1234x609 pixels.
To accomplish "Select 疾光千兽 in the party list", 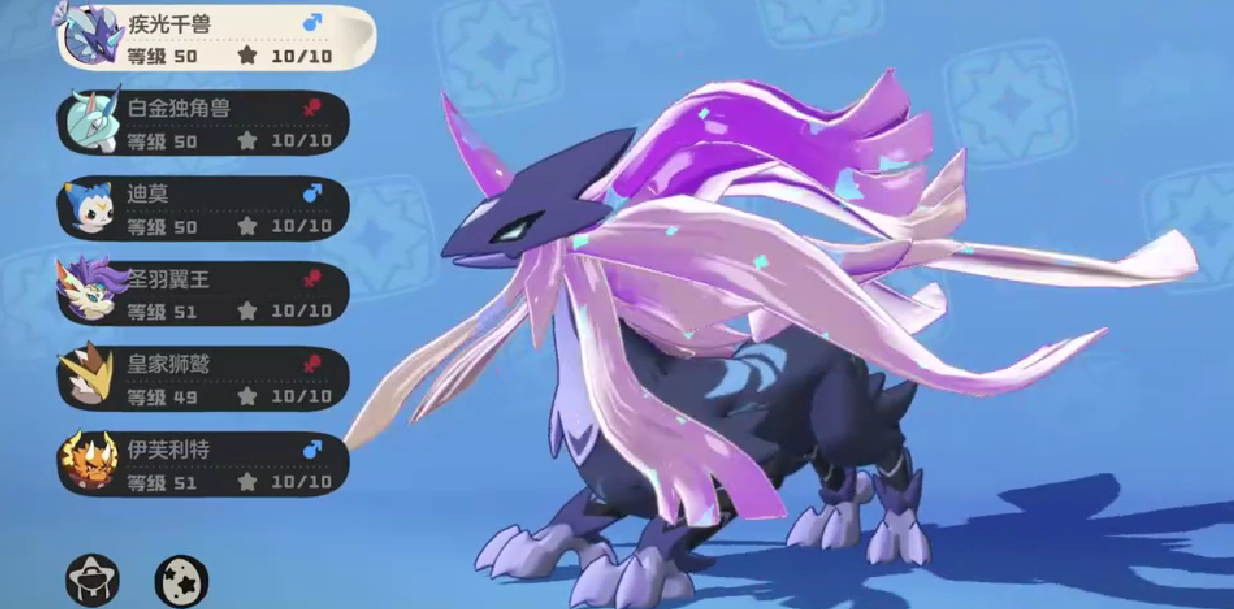I will (215, 38).
